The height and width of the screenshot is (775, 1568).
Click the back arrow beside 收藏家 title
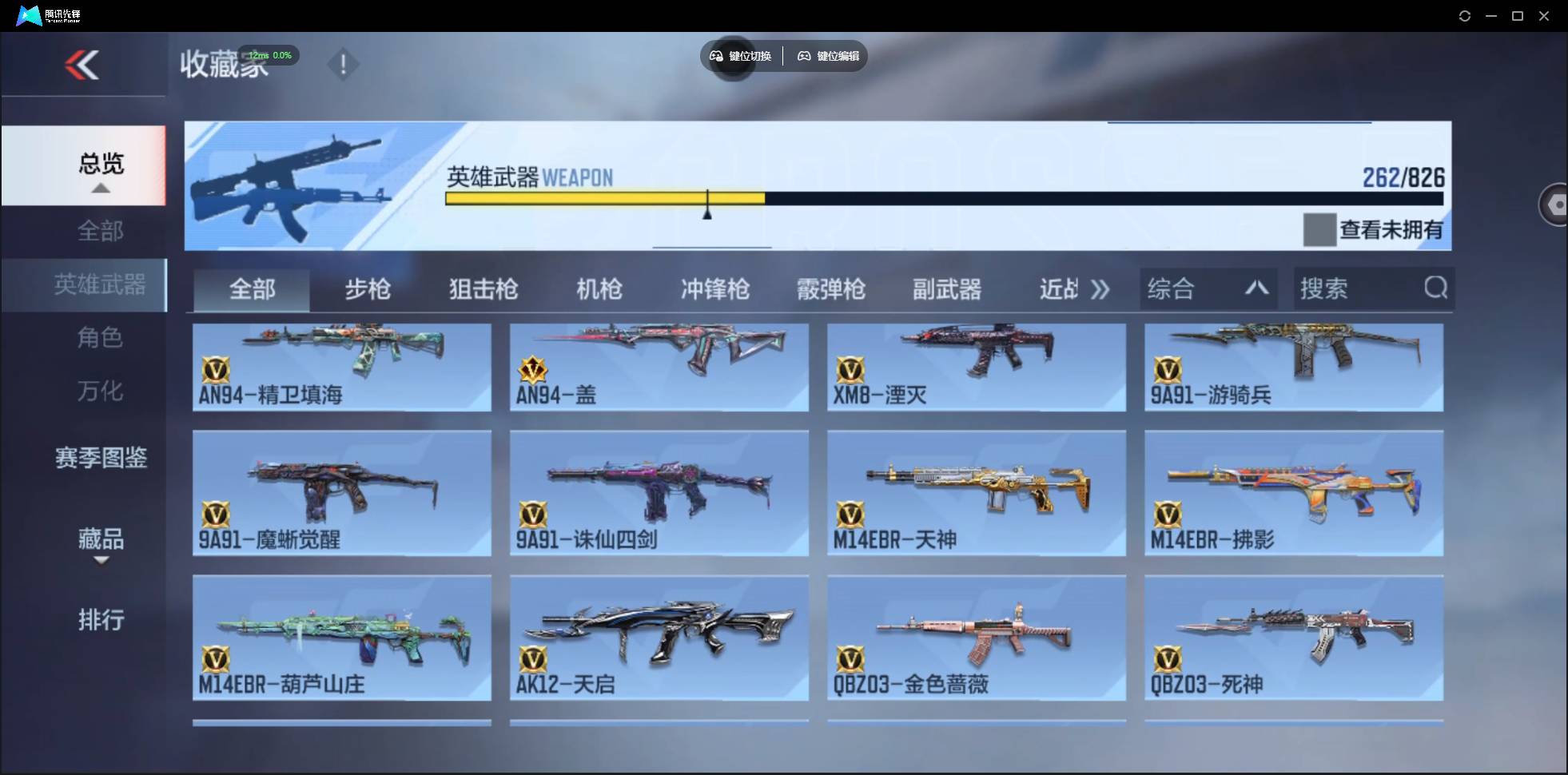(83, 65)
